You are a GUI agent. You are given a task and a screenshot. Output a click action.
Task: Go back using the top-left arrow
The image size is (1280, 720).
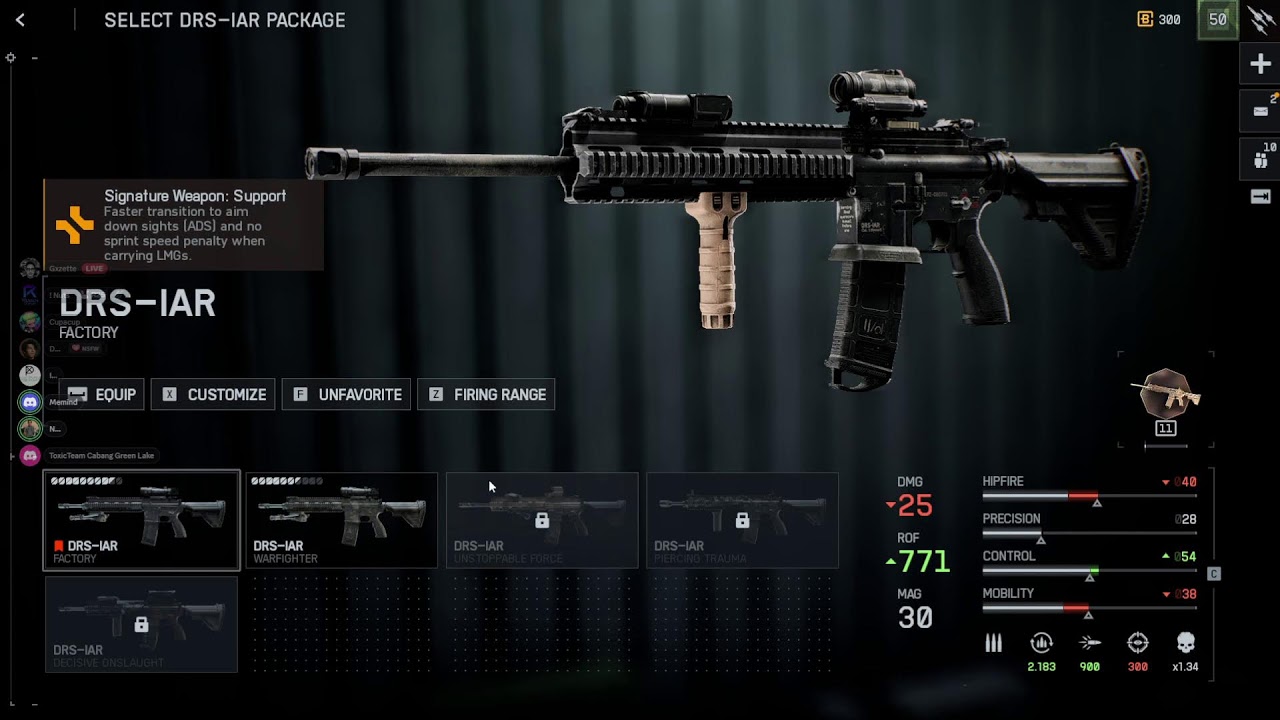[x=20, y=20]
